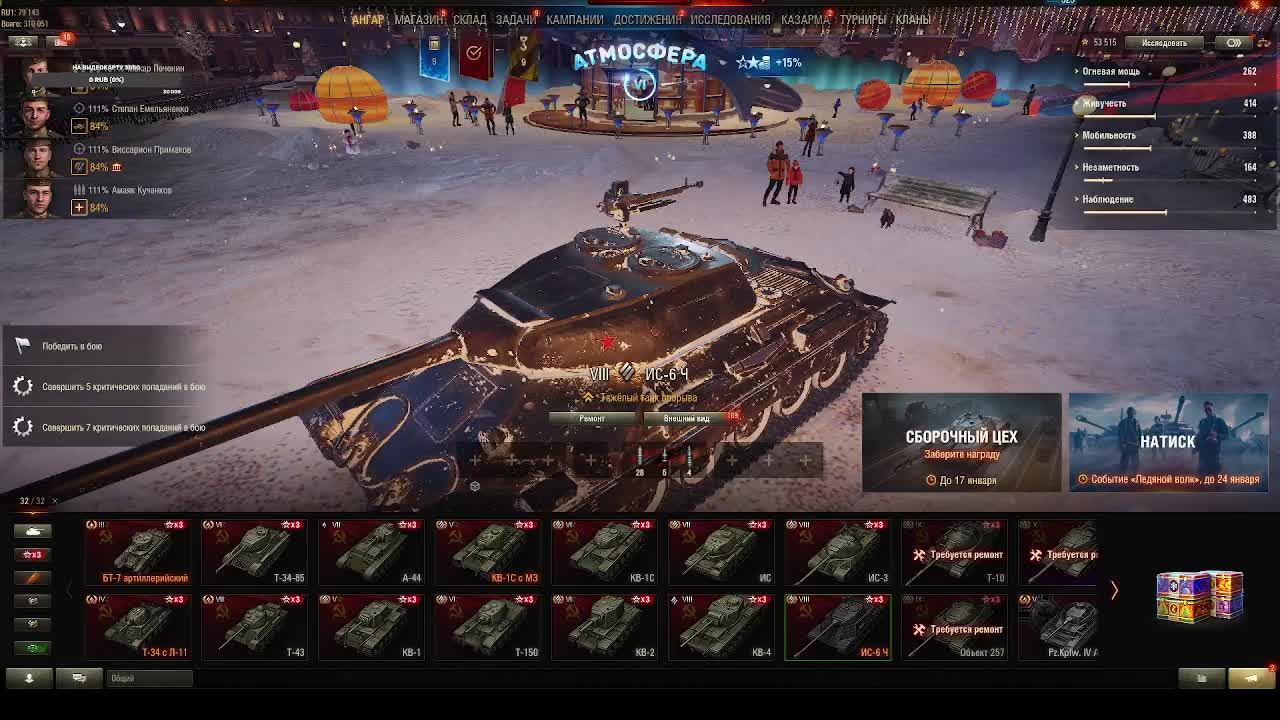Image resolution: width=1280 pixels, height=720 pixels.
Task: Open the holiday loot boxes icon
Action: point(1199,595)
